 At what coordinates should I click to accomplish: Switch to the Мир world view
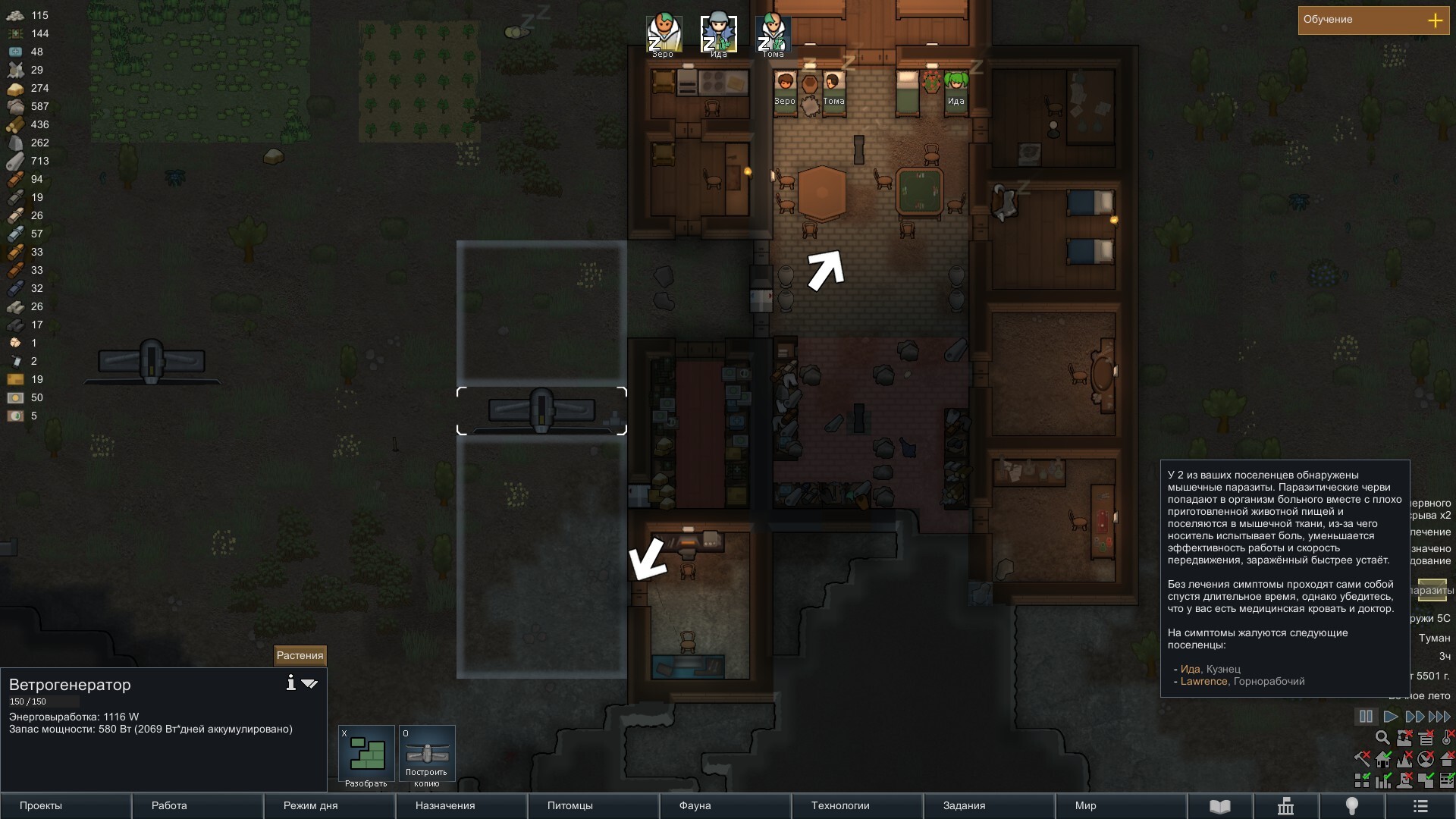pos(1121,806)
